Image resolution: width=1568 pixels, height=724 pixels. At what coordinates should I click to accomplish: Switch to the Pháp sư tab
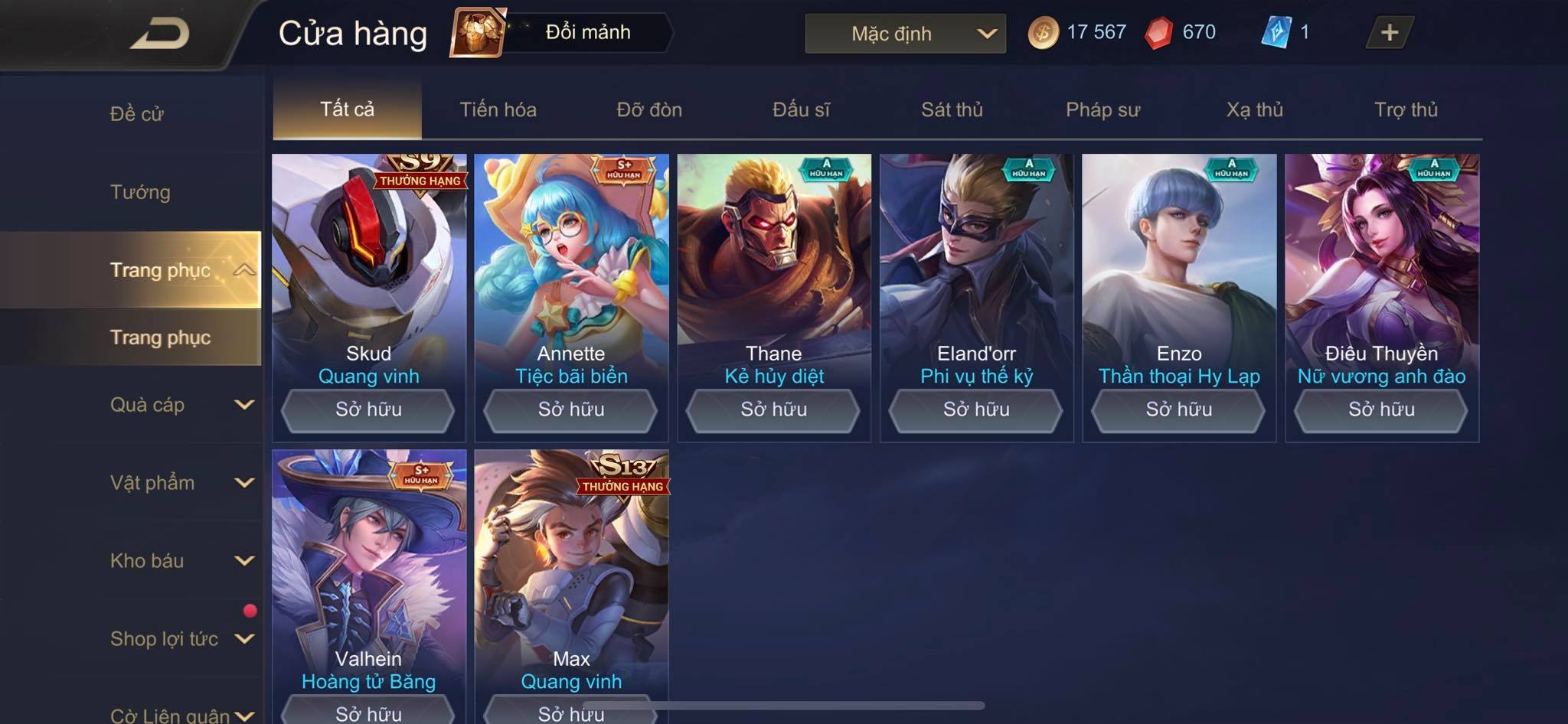point(1102,109)
